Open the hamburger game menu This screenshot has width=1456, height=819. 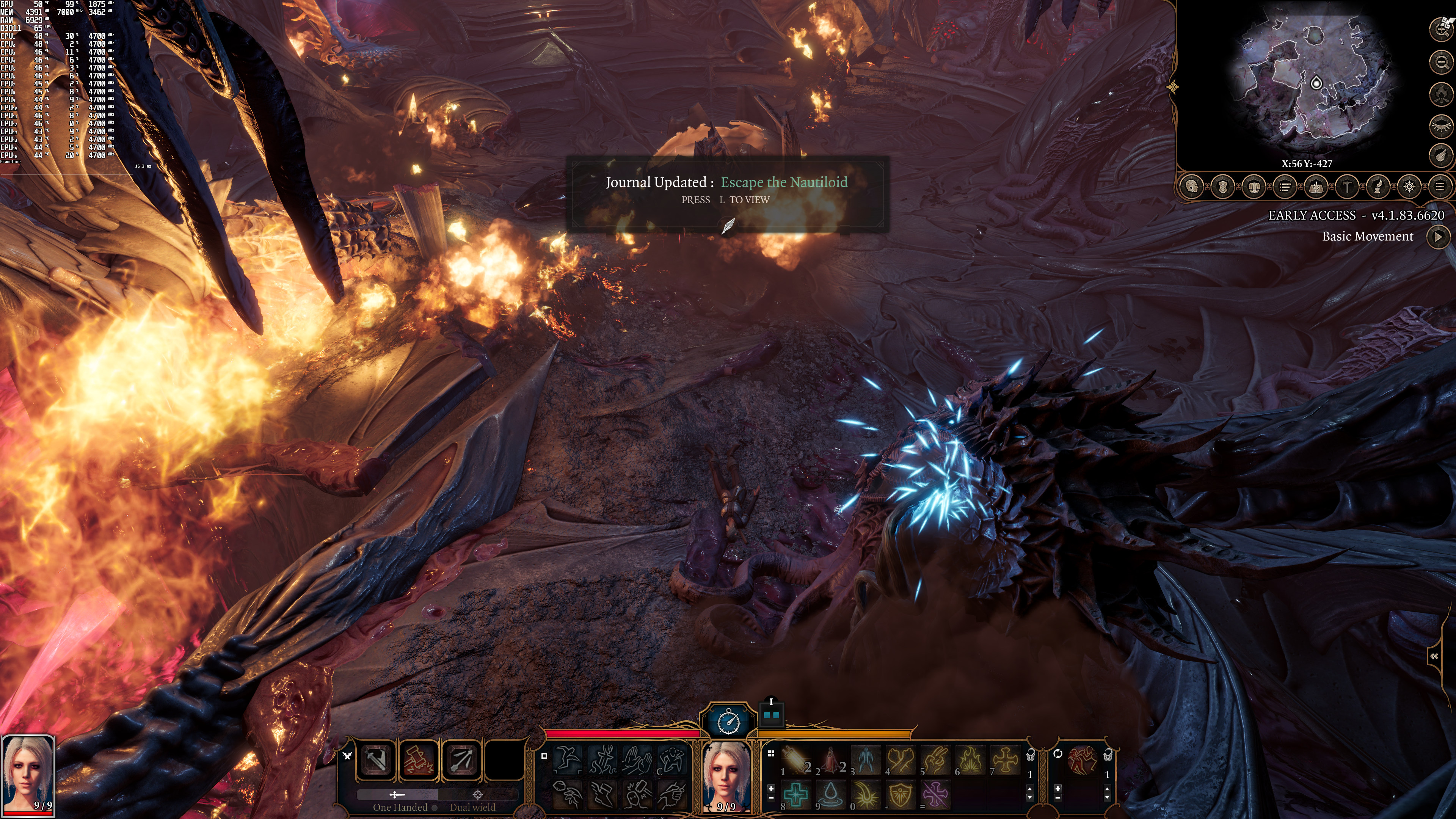coord(1440,187)
